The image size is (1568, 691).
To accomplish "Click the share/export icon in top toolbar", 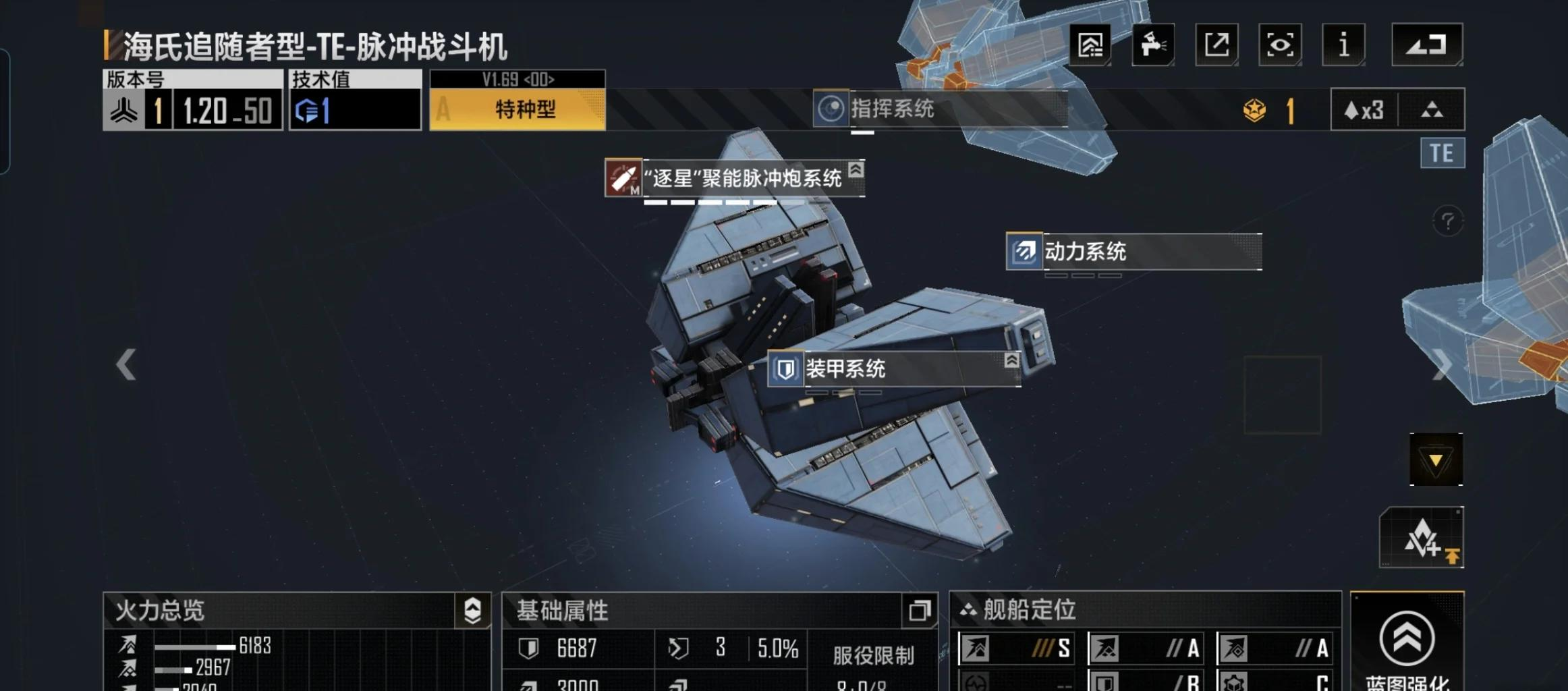I will click(x=1216, y=44).
